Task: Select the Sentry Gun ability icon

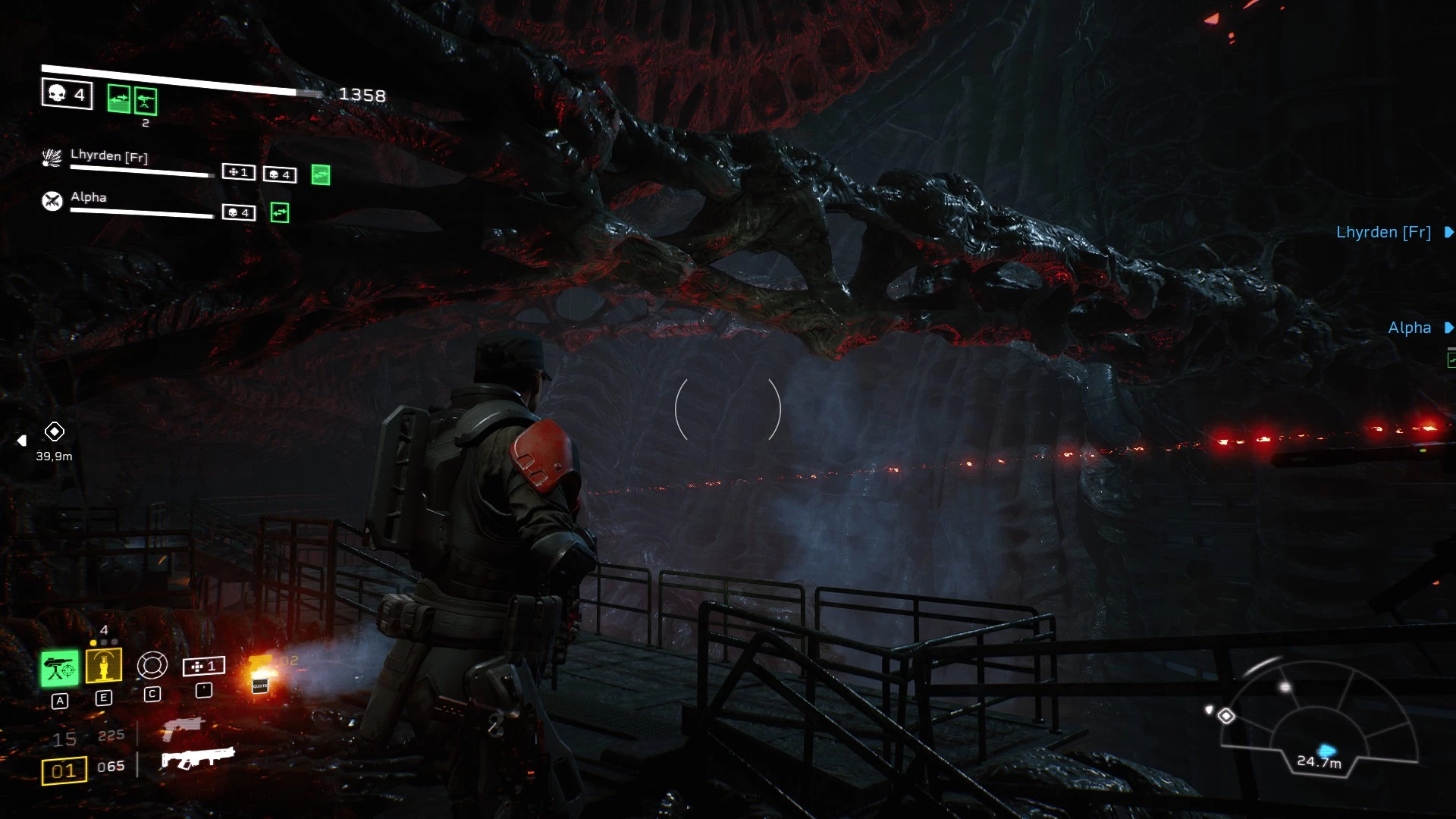Action: [61, 666]
